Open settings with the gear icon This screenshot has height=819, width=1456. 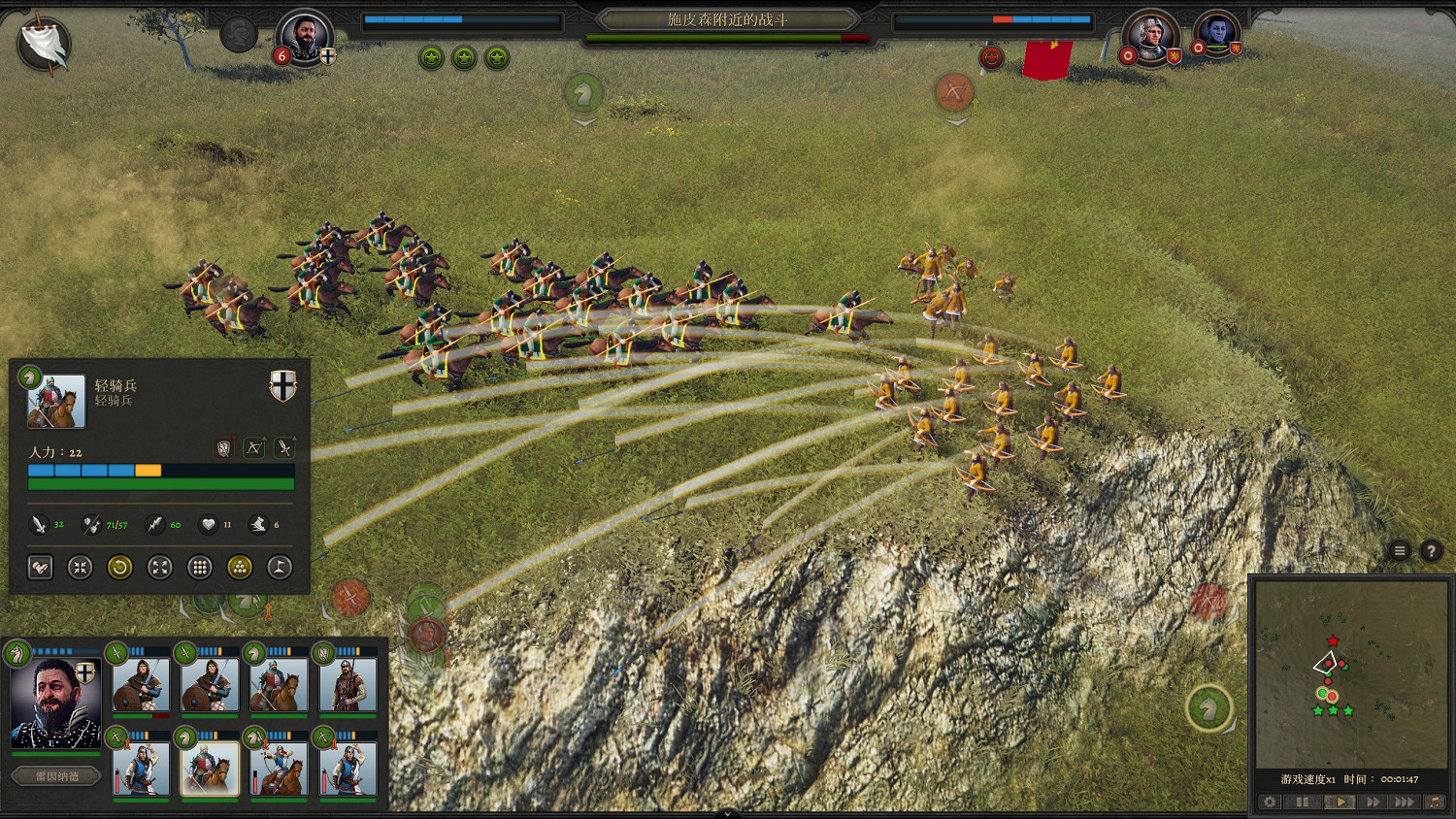pos(1270,803)
